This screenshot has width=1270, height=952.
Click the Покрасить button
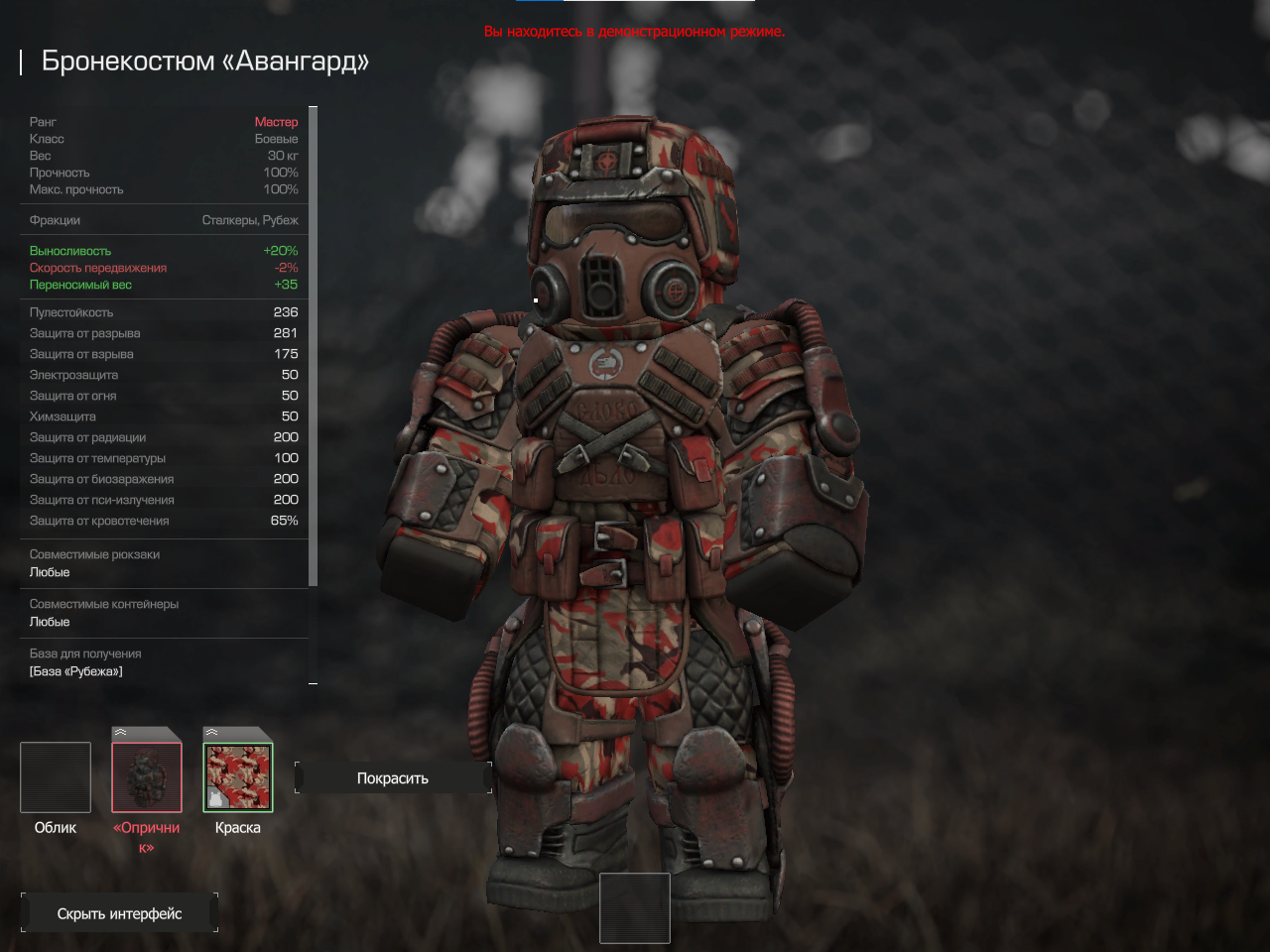[x=393, y=778]
